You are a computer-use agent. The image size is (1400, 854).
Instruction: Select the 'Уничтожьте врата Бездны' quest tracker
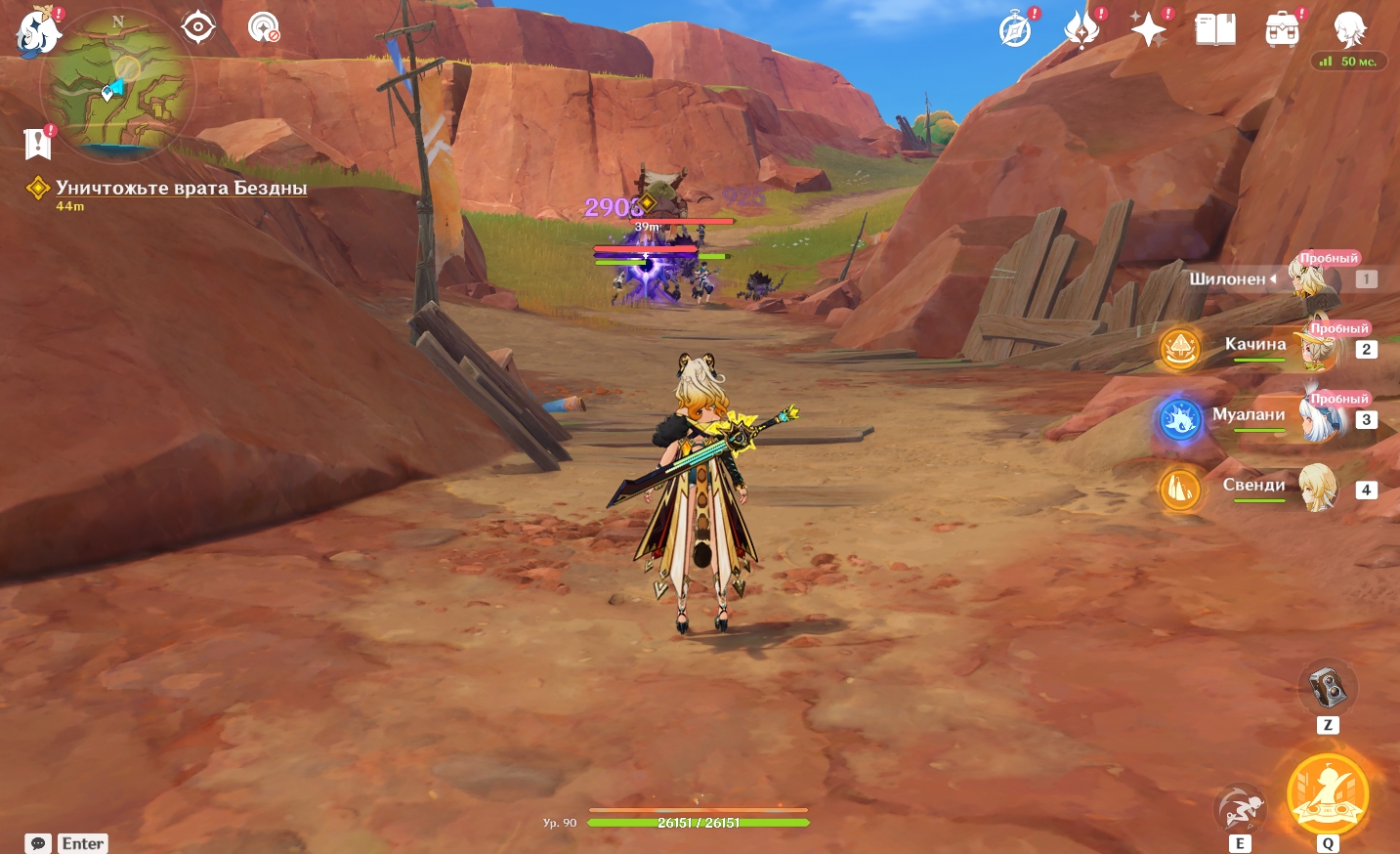181,188
